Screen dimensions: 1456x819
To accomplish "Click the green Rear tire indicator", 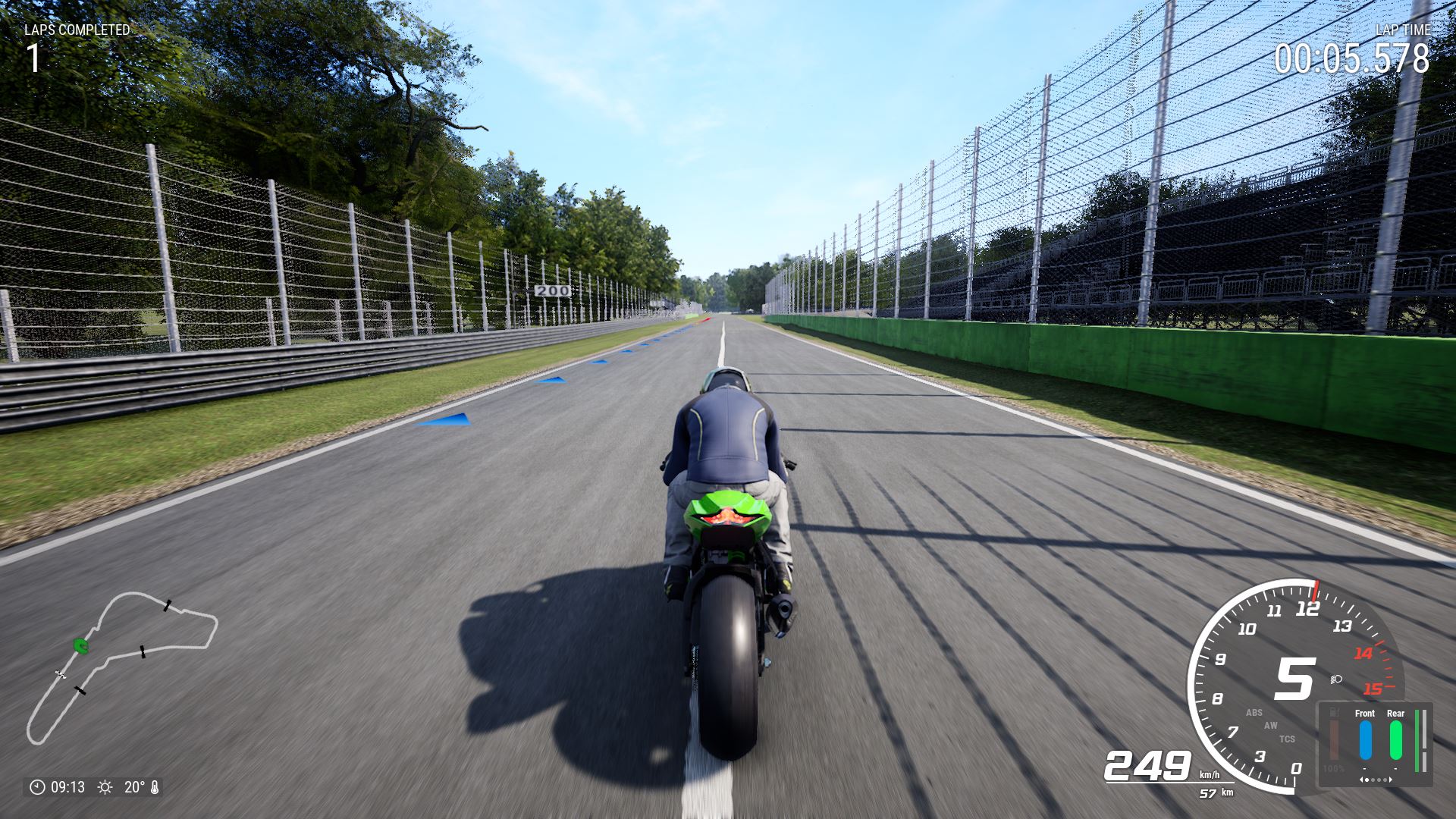I will click(x=1395, y=739).
